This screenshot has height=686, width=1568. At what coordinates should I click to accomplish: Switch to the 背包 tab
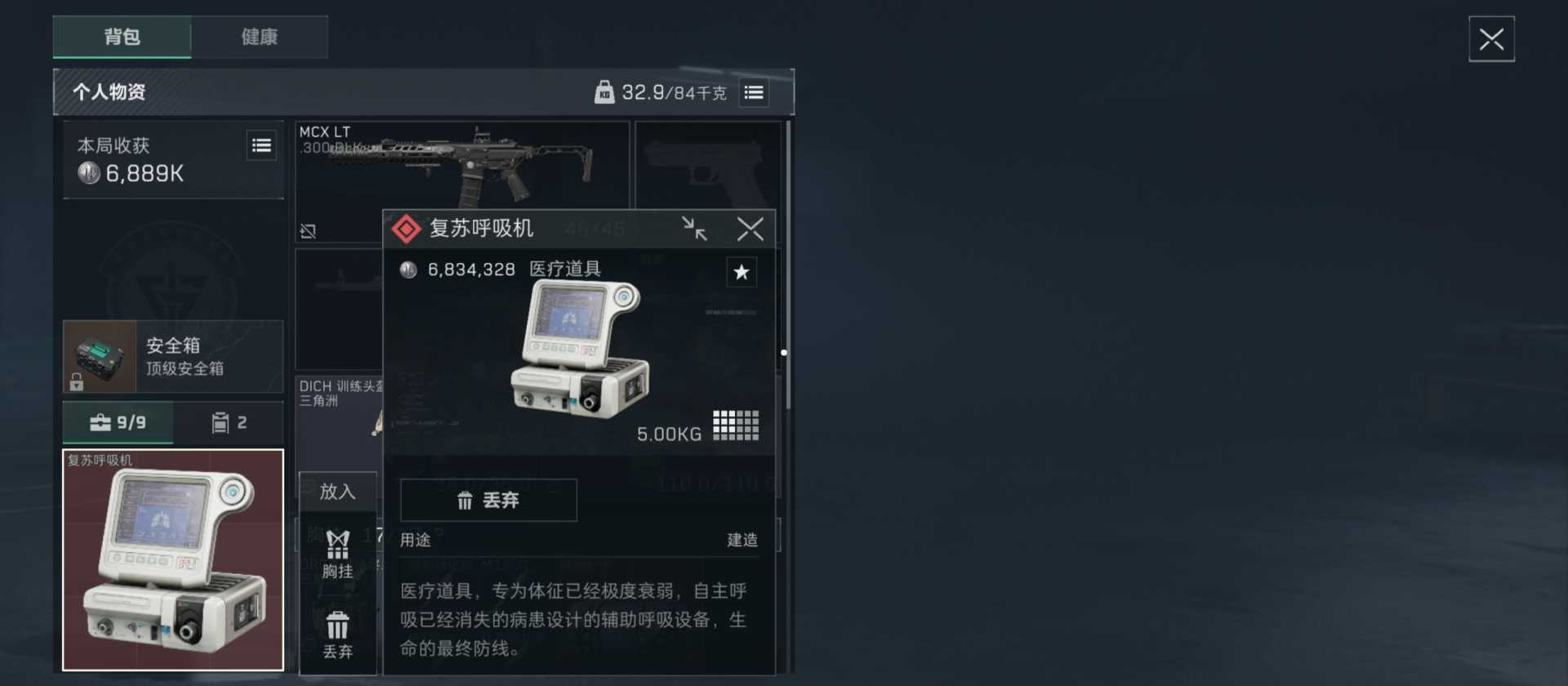[121, 37]
